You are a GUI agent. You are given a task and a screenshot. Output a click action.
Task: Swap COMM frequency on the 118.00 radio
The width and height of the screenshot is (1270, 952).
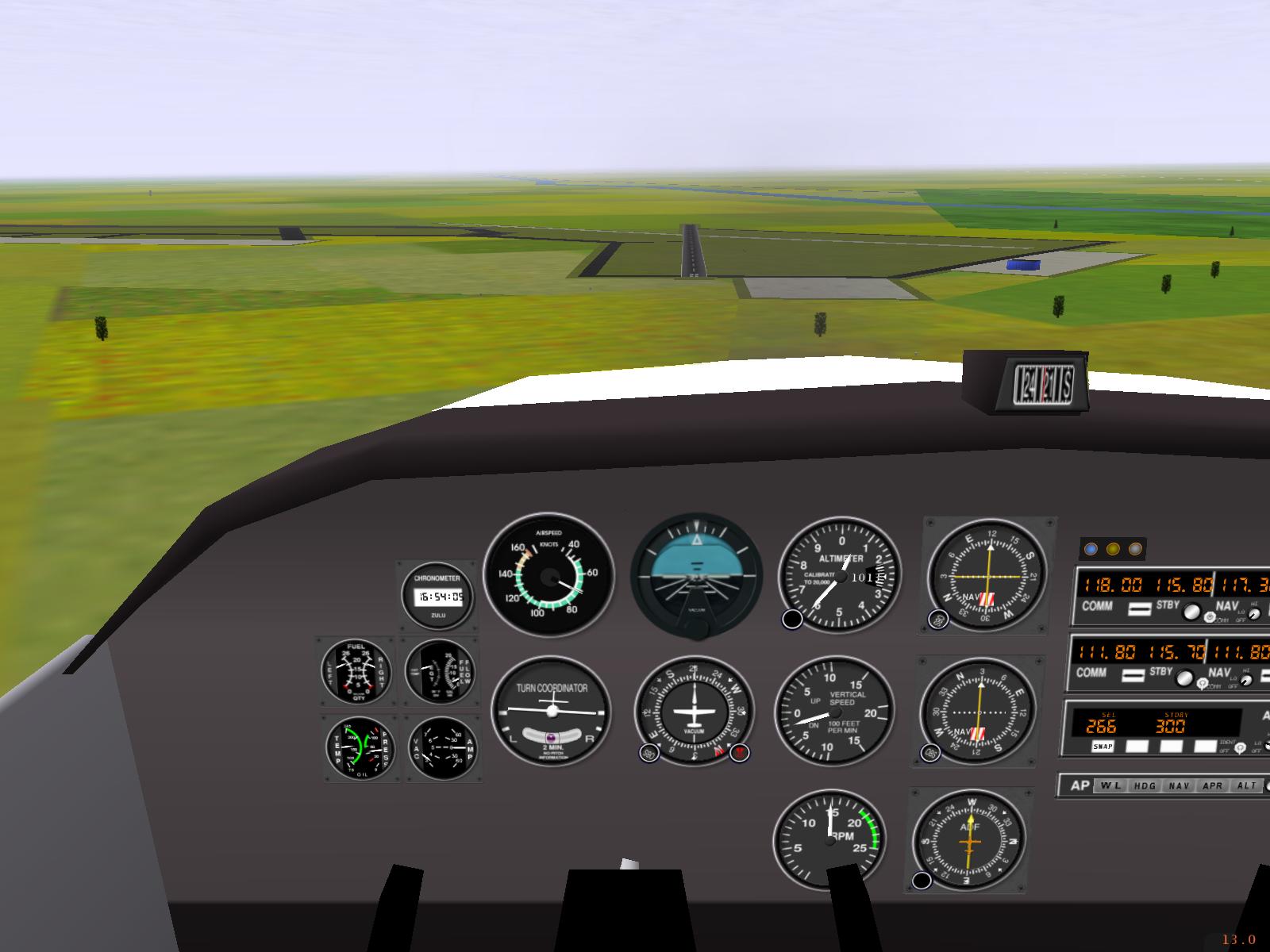(1140, 608)
